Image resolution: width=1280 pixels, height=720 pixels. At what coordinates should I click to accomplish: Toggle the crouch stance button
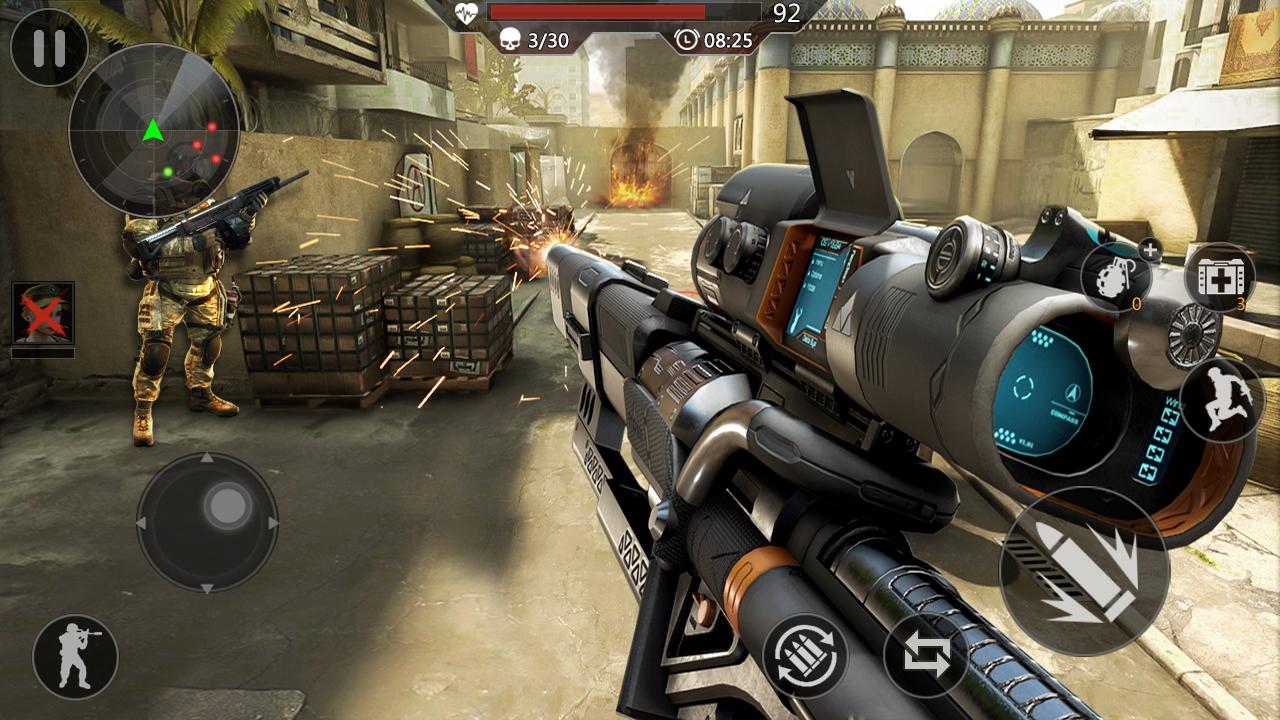click(x=75, y=657)
